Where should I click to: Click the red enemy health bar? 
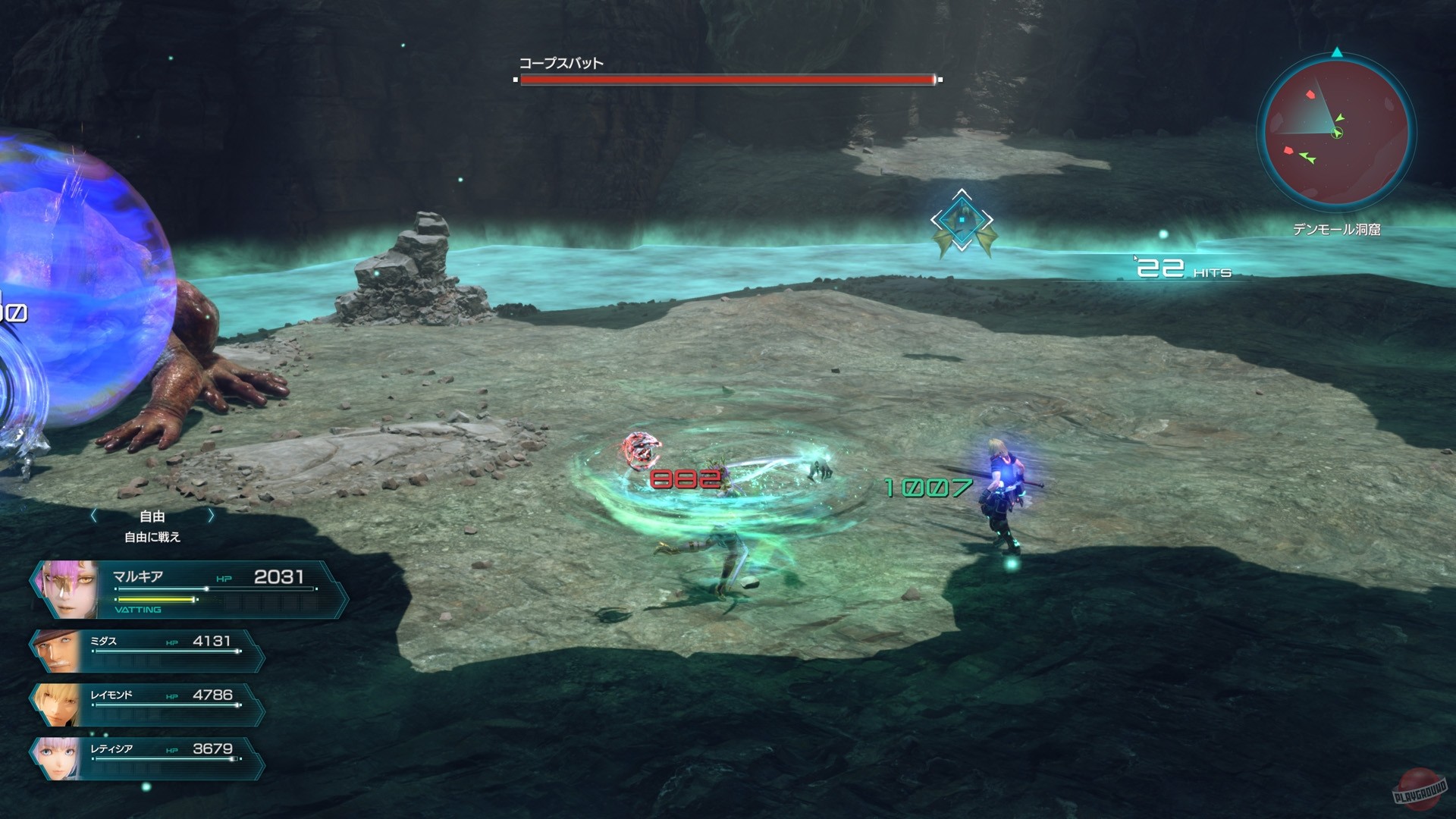coord(725,79)
